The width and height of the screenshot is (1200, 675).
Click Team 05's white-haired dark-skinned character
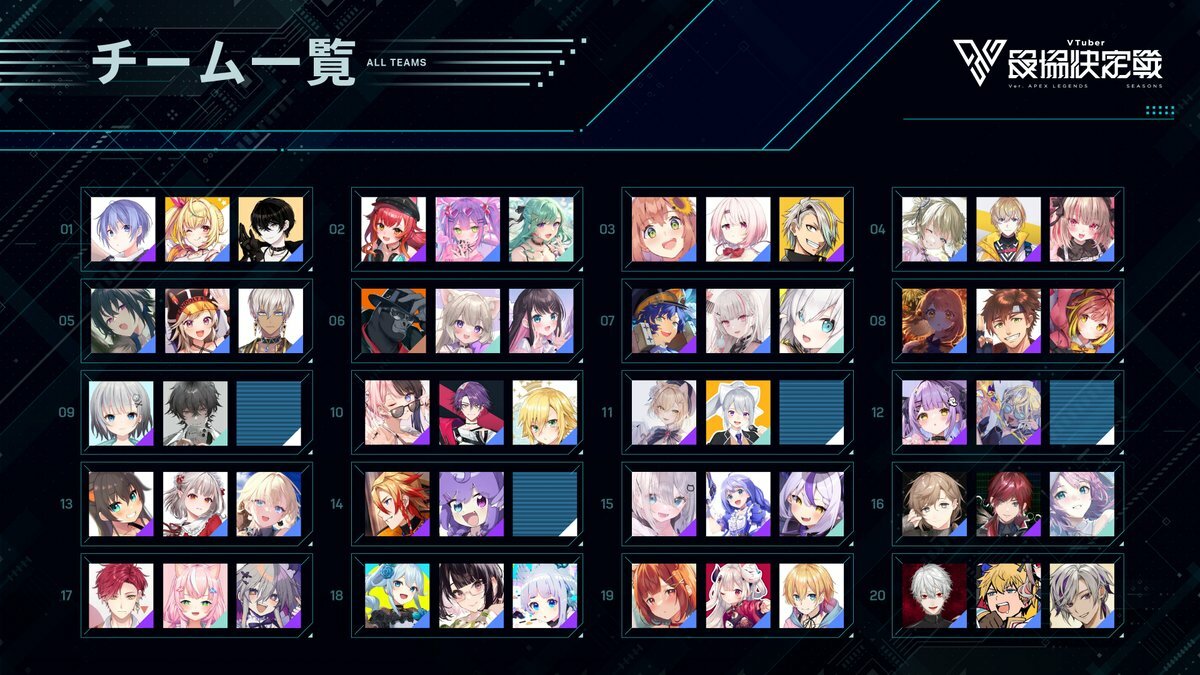click(x=271, y=321)
